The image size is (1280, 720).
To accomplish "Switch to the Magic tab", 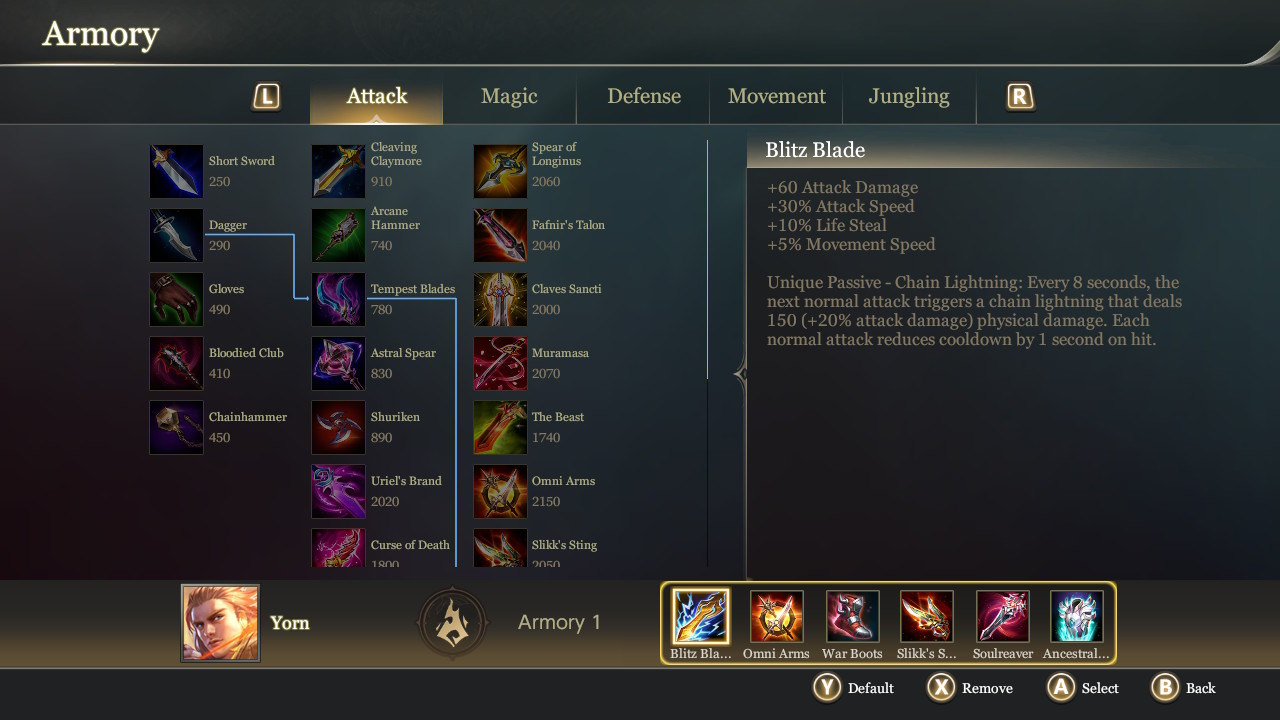I will click(509, 96).
